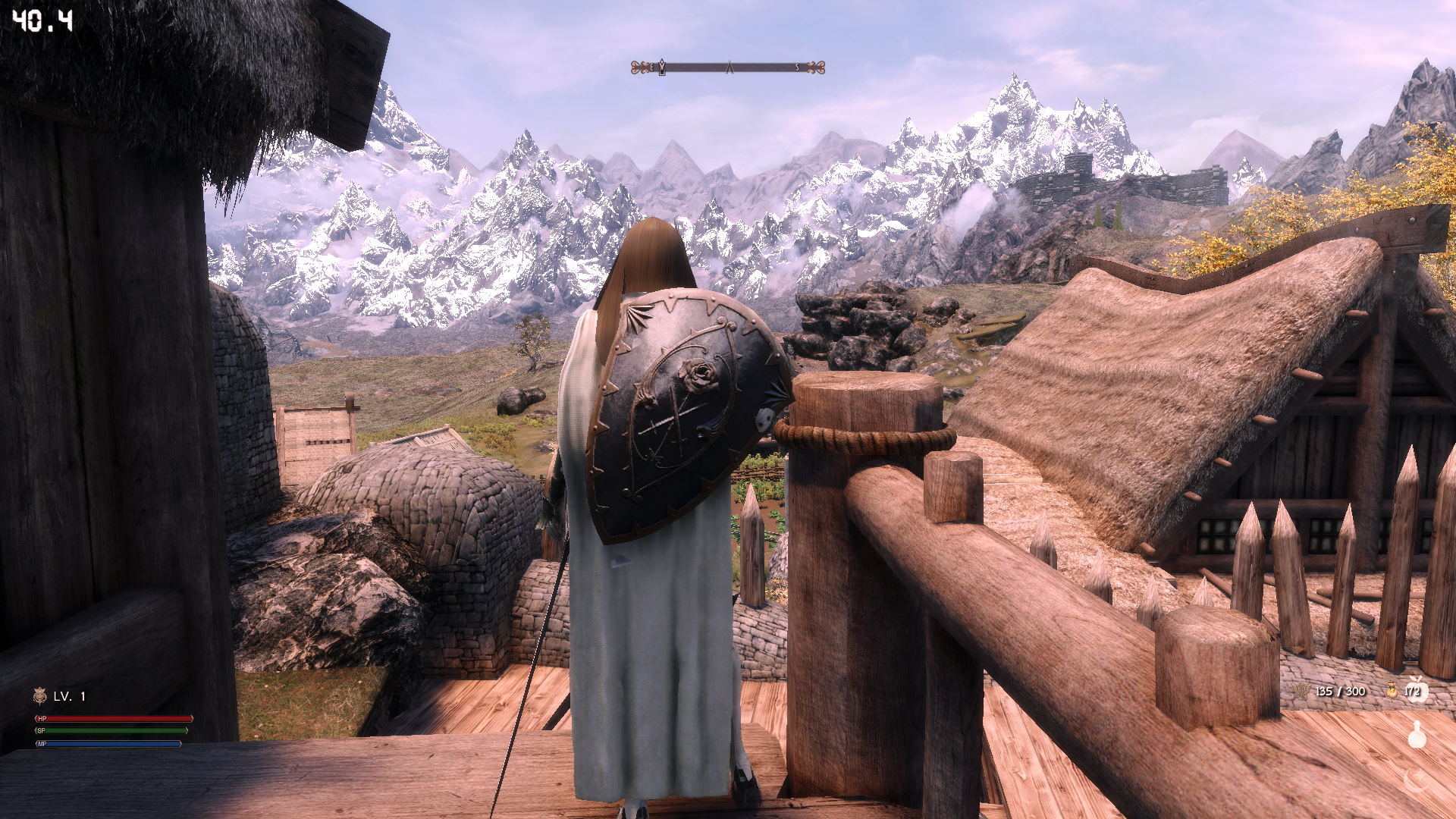Select the potion flask thirst icon
This screenshot has width=1456, height=819.
pos(1416,734)
